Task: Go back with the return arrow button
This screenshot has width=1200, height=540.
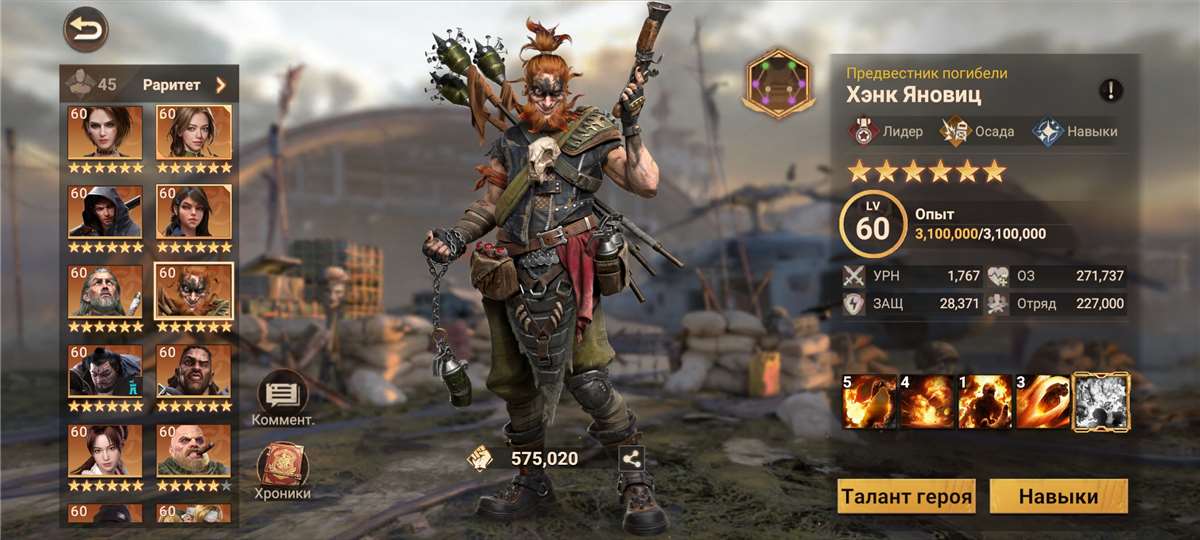Action: [87, 29]
